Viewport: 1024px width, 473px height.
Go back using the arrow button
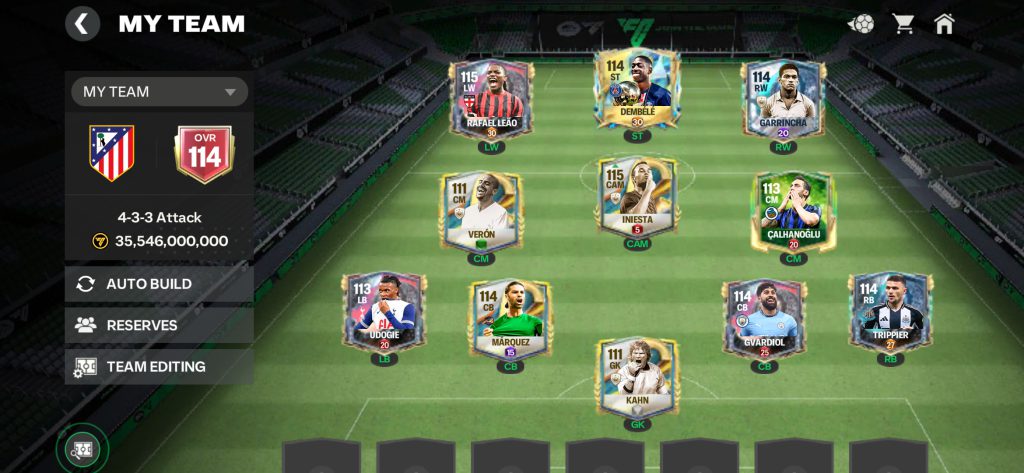tap(82, 24)
